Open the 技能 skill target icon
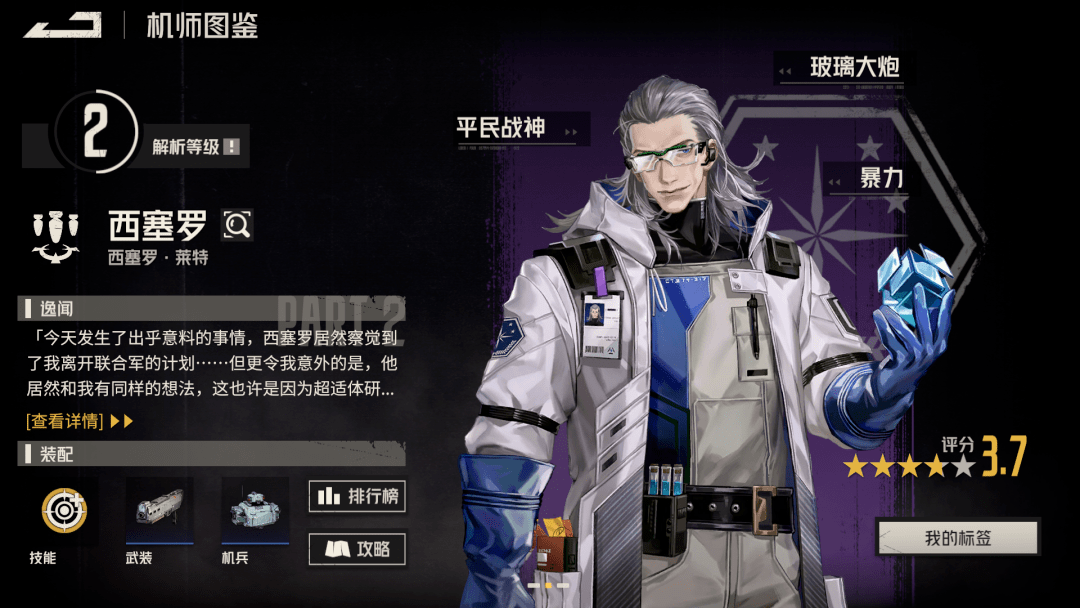 pyautogui.click(x=63, y=511)
